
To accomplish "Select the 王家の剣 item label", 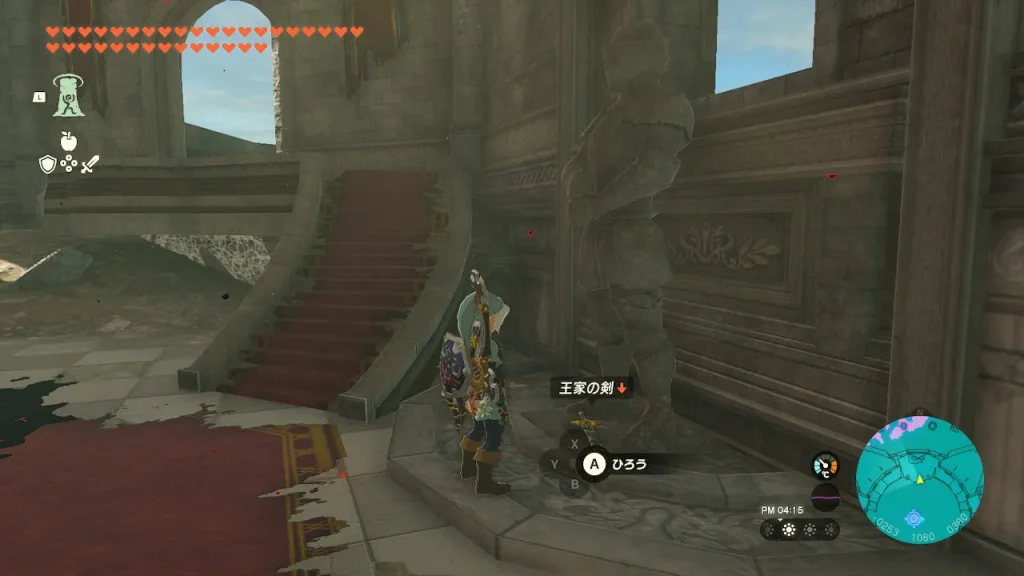I will (592, 388).
